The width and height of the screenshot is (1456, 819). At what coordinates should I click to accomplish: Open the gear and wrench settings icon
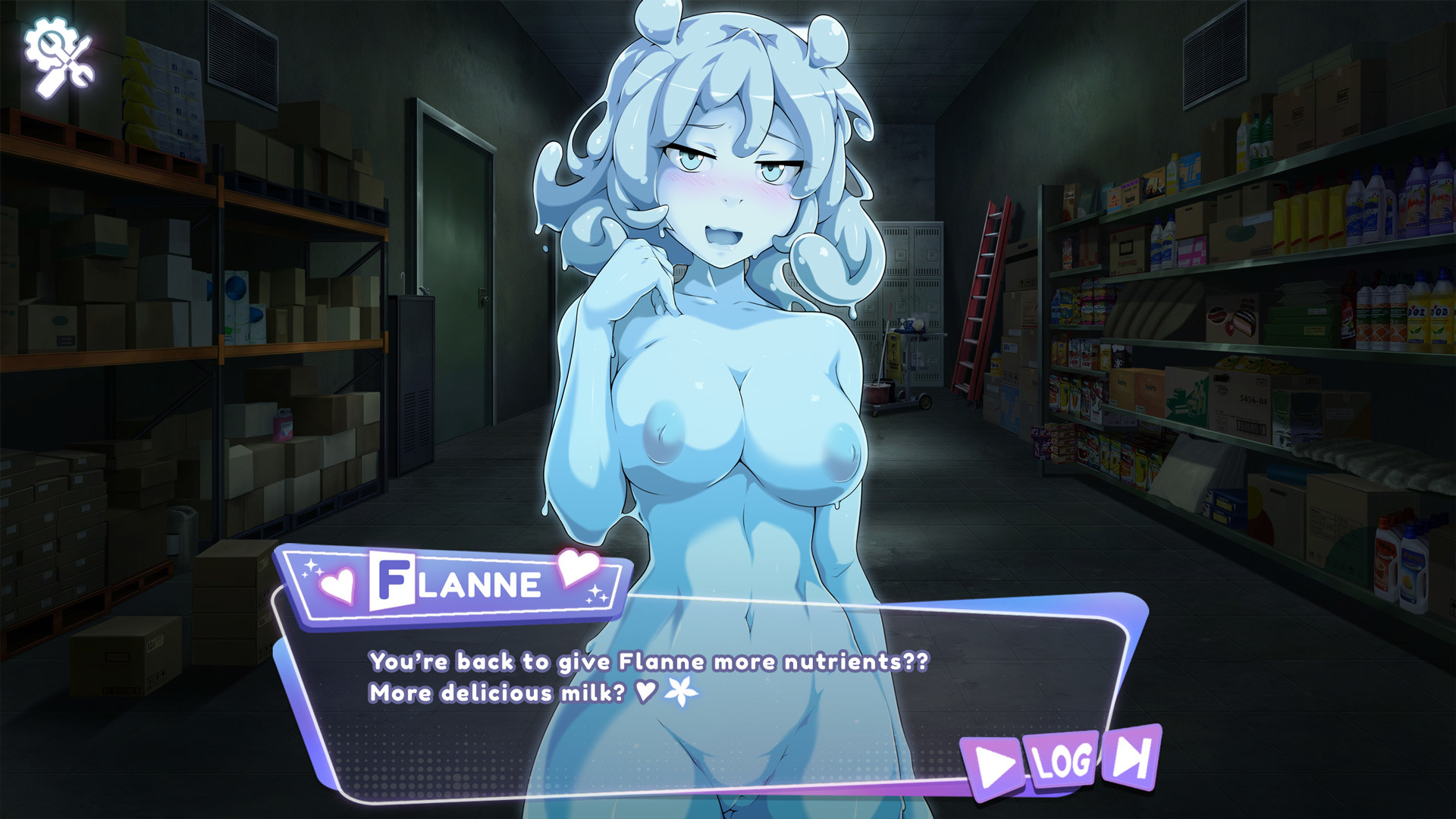click(x=59, y=56)
